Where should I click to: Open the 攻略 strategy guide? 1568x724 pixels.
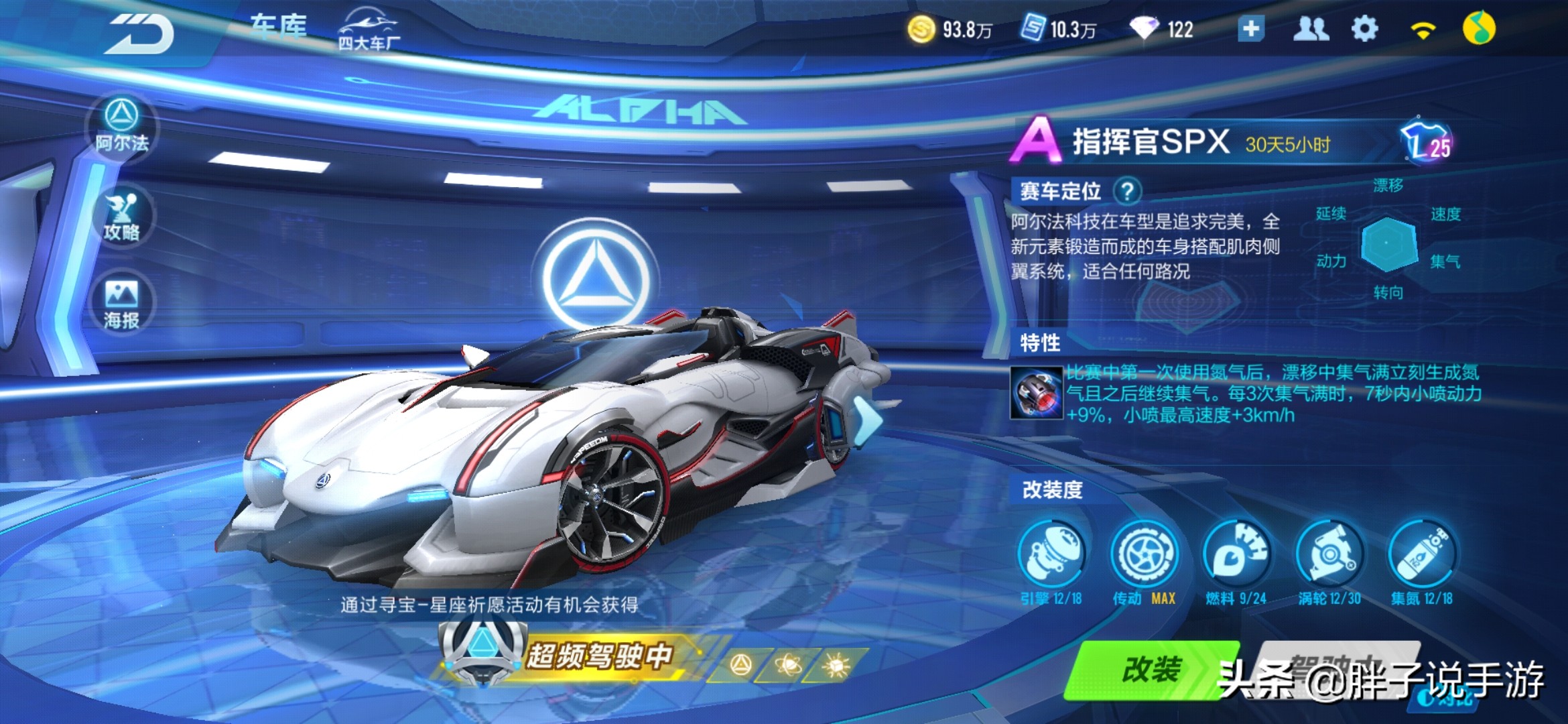(x=121, y=216)
